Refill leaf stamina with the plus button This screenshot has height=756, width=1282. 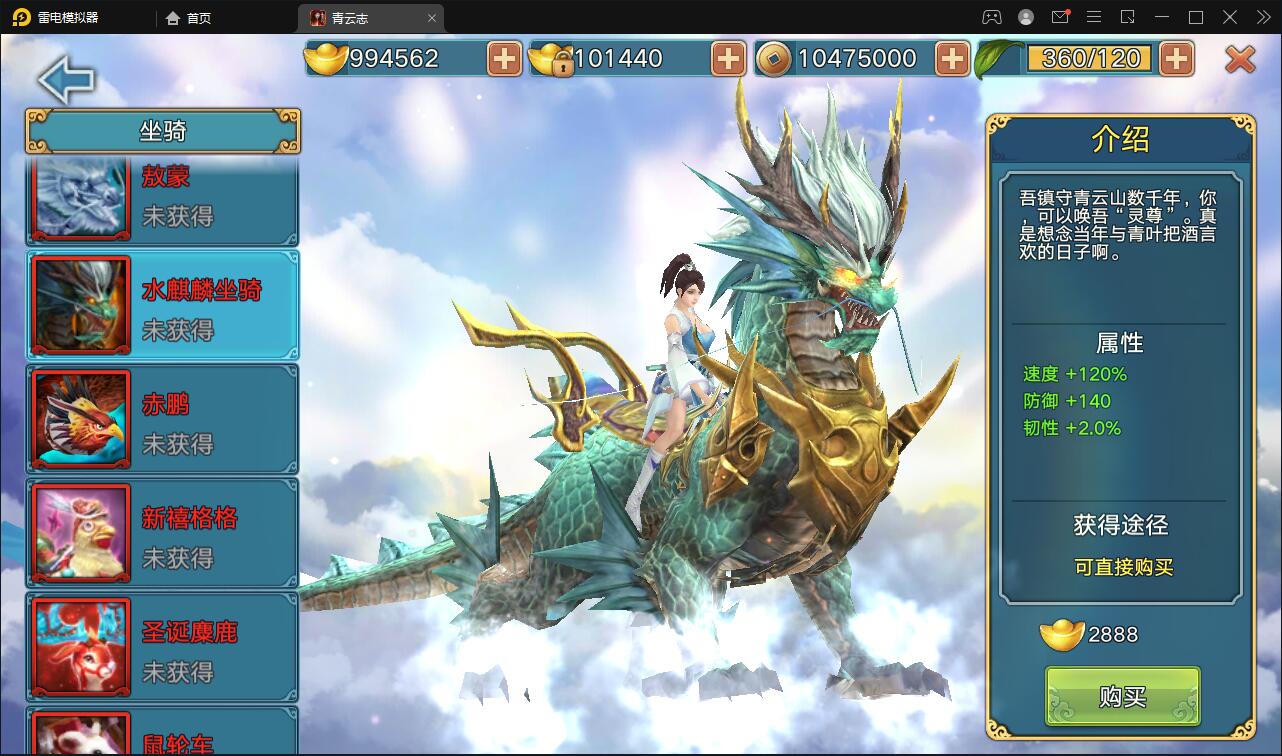[1177, 59]
